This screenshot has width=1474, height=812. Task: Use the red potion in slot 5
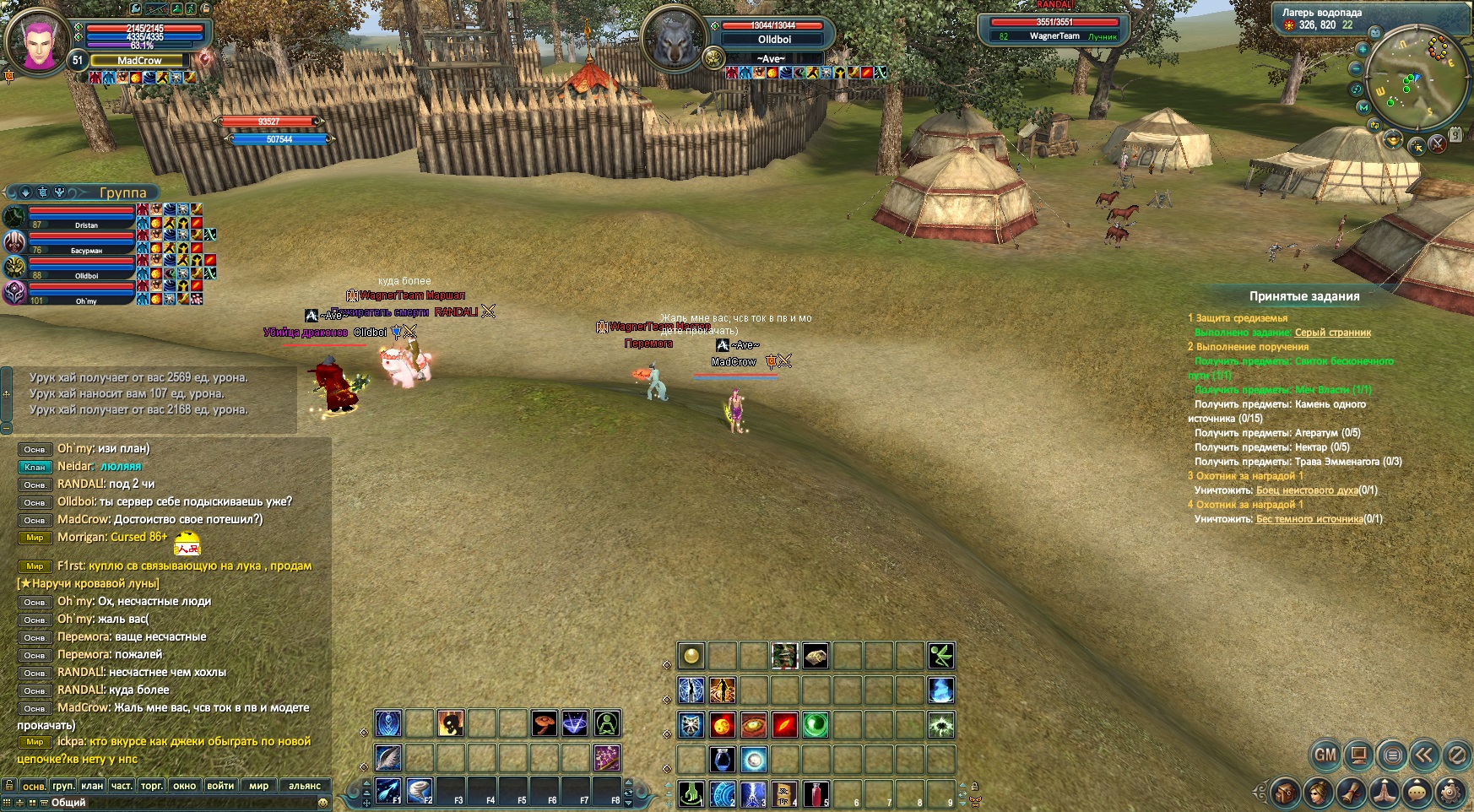815,794
